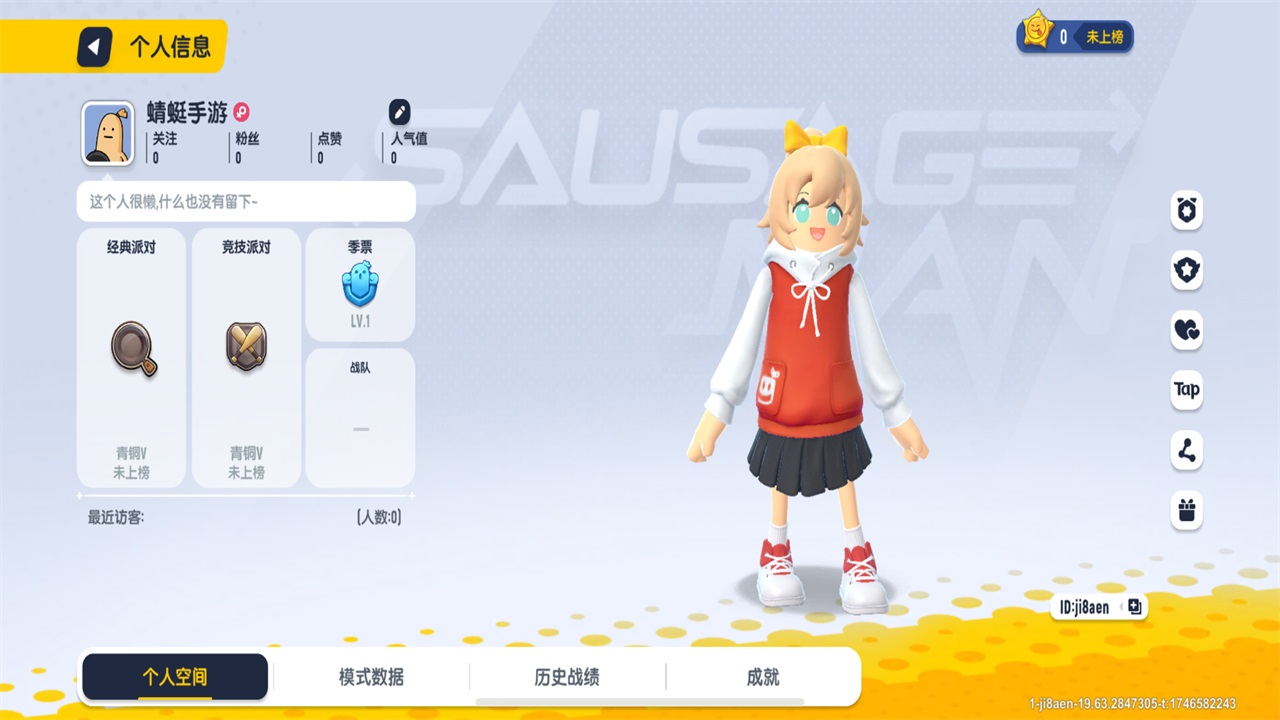Copy the player ID ji8aen
The width and height of the screenshot is (1280, 720).
coord(1133,606)
